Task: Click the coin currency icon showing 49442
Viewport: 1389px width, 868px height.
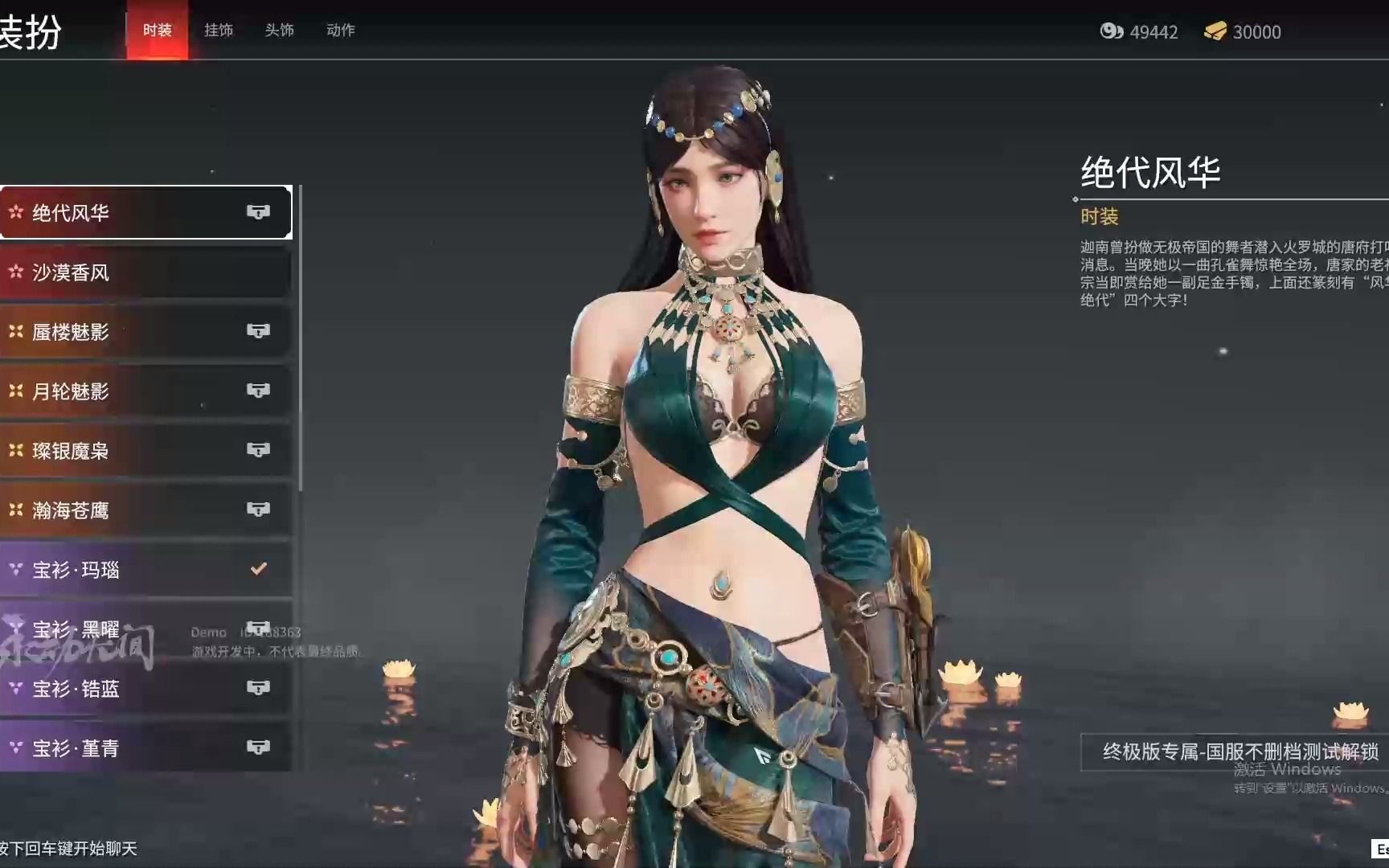Action: [1113, 32]
